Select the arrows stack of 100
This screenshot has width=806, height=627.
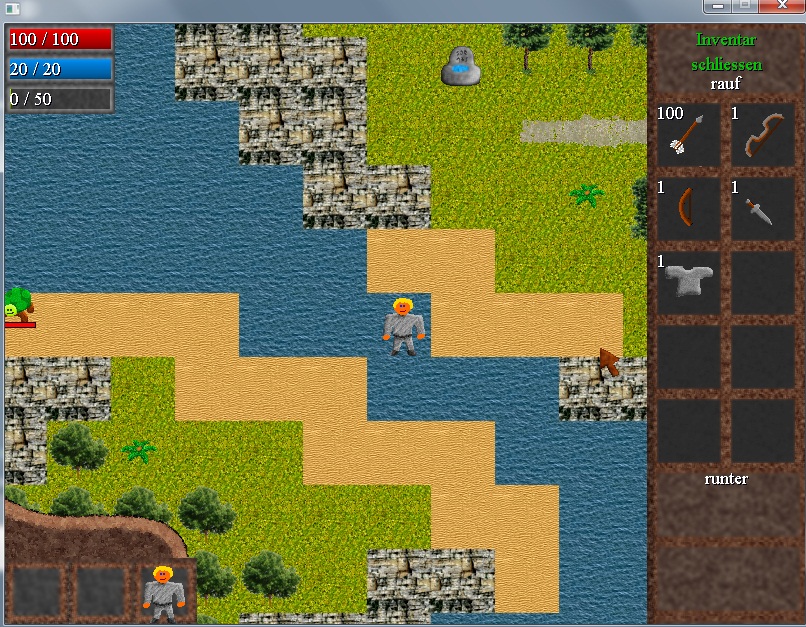[x=689, y=134]
